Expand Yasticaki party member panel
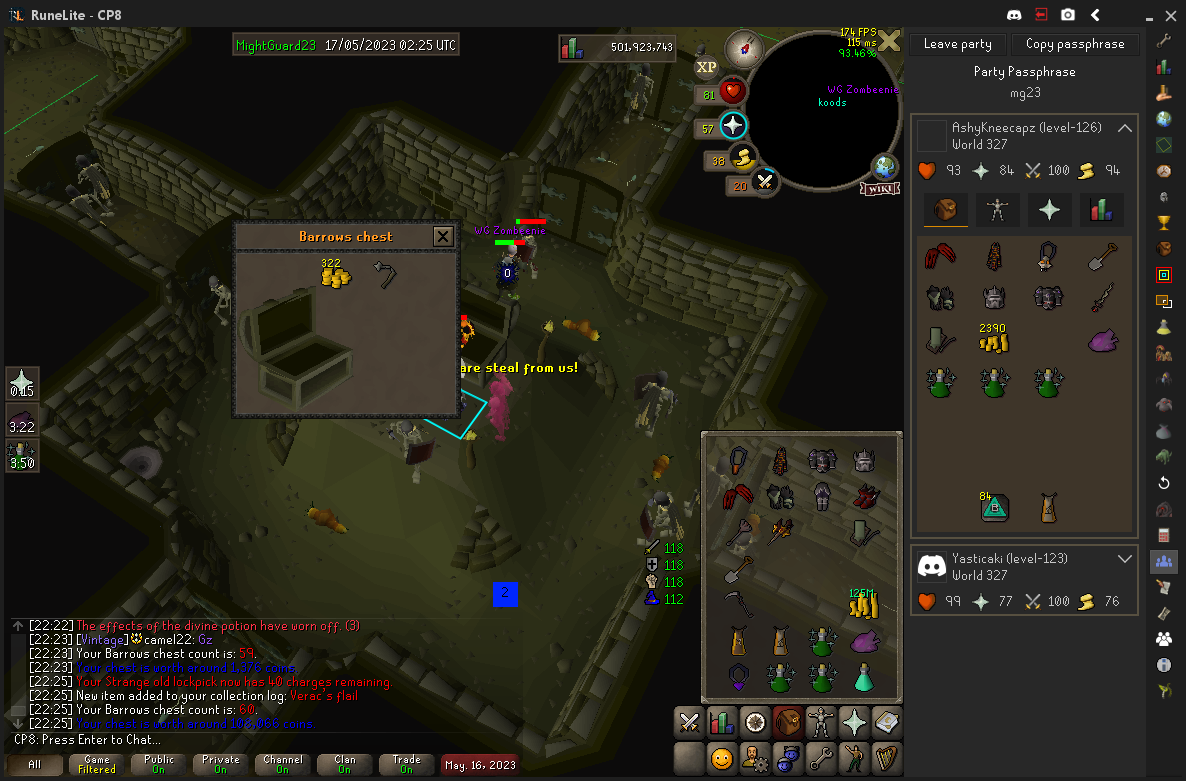1186x781 pixels. click(1125, 559)
